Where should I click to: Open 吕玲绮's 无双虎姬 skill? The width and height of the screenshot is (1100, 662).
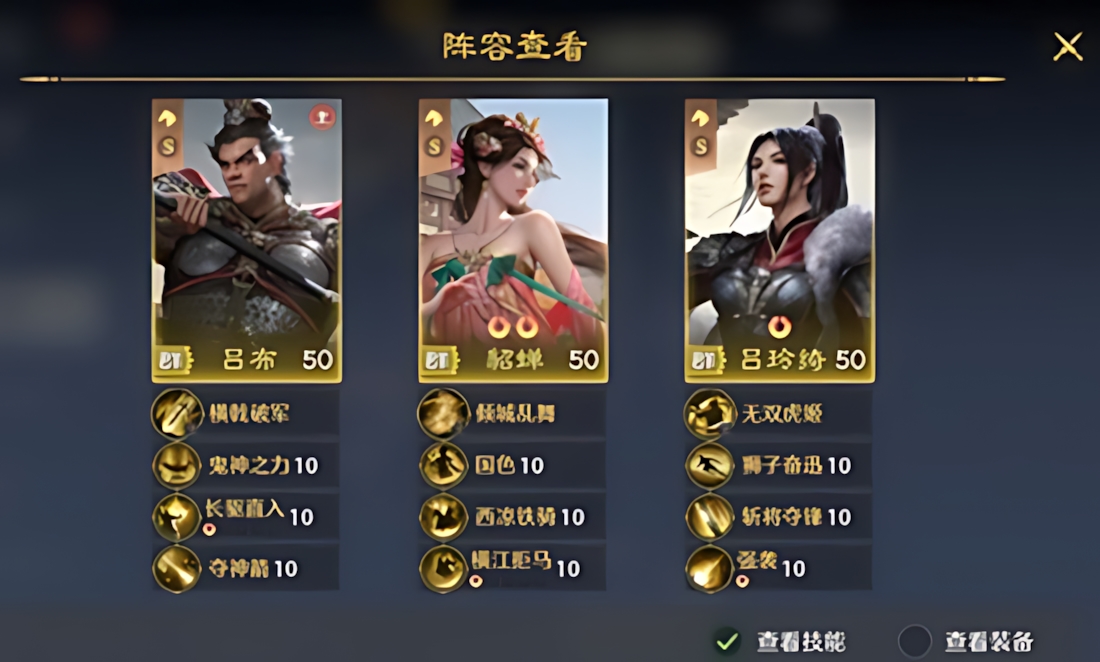[x=778, y=414]
